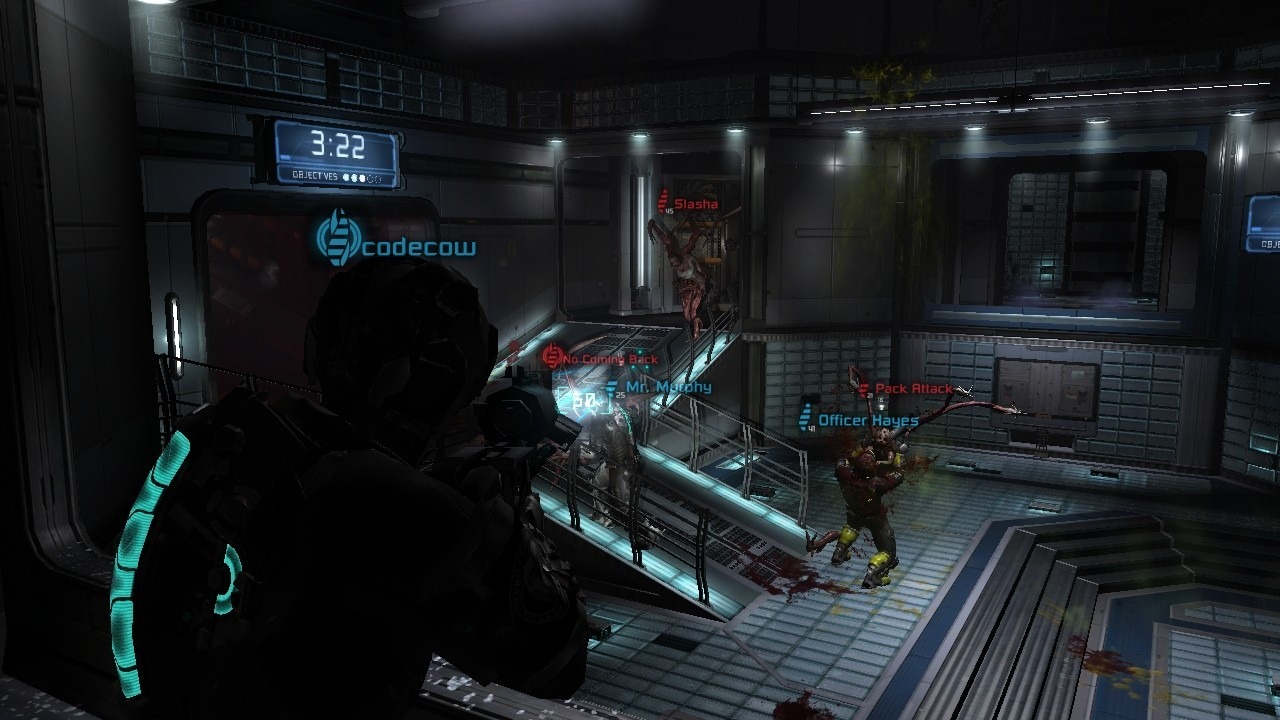This screenshot has width=1280, height=720.
Task: Click the ammo counter on the weapon display
Action: 584,398
